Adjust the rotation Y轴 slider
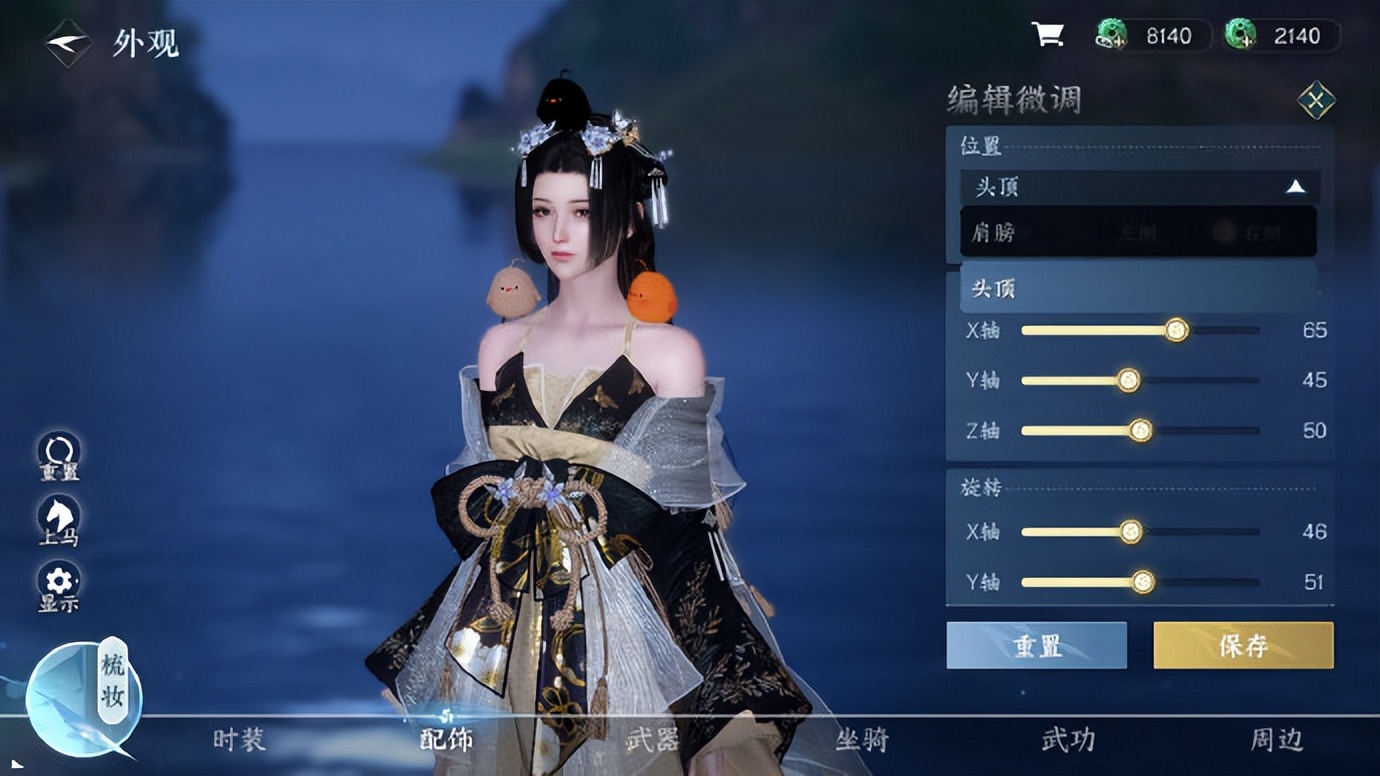The width and height of the screenshot is (1380, 776). [x=1143, y=582]
